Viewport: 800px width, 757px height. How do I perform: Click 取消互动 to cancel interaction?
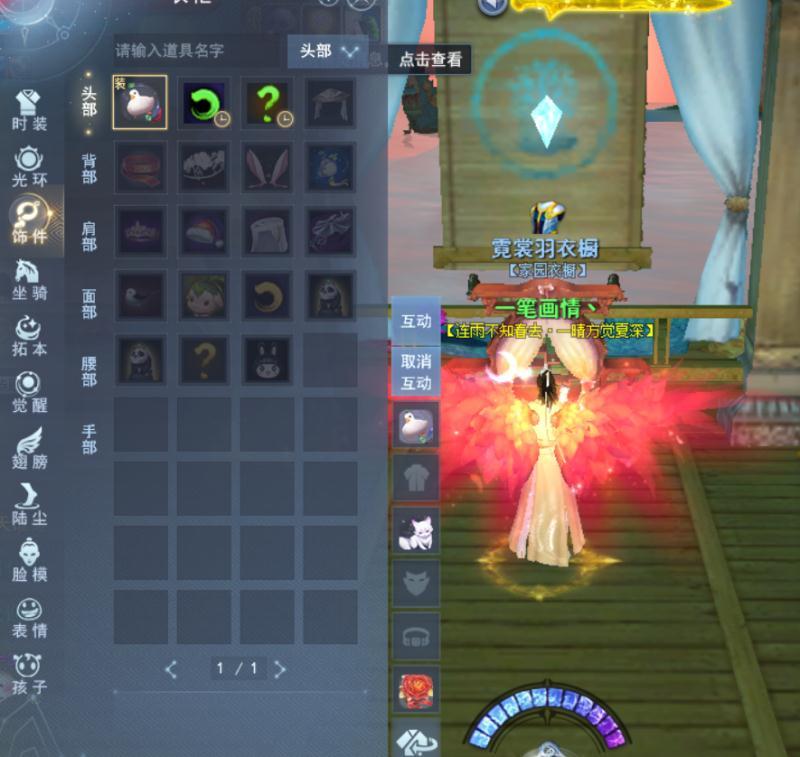point(416,372)
